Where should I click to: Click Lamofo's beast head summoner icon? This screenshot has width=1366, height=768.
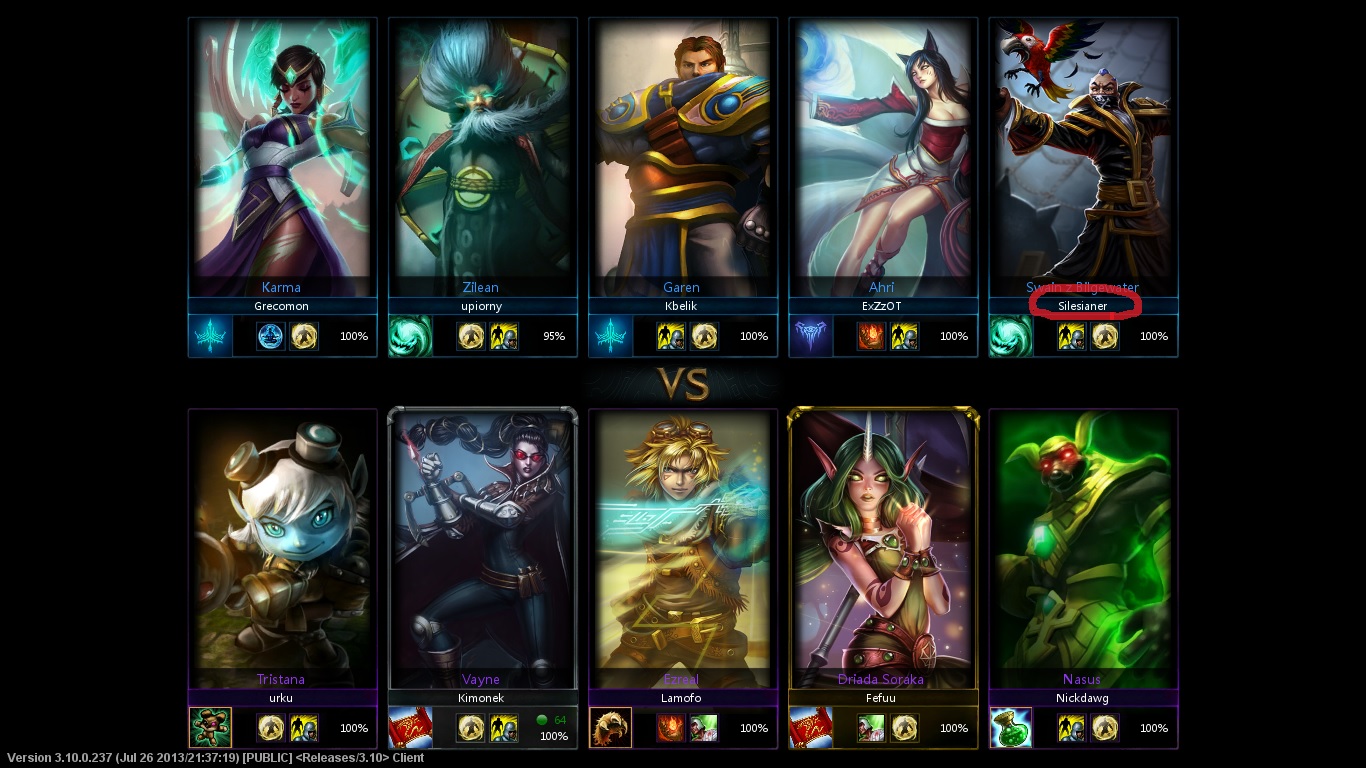click(610, 728)
